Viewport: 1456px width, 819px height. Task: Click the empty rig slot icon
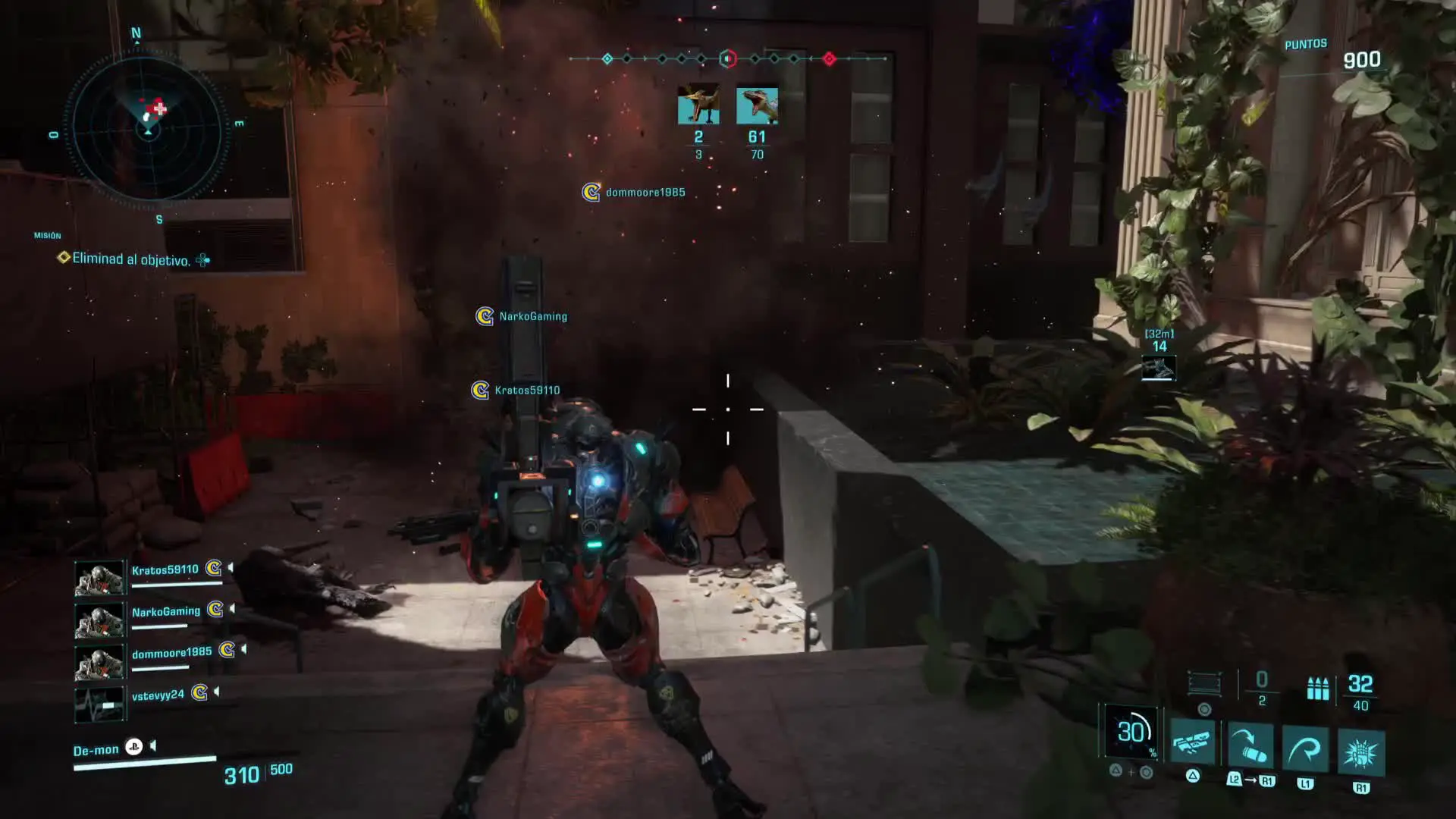click(1203, 683)
